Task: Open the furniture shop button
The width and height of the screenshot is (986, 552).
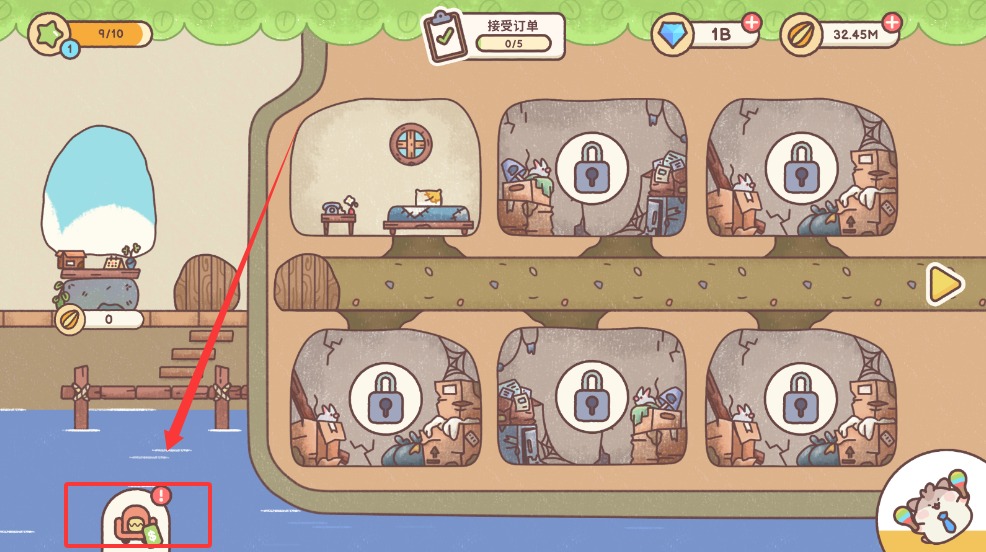Action: (136, 521)
